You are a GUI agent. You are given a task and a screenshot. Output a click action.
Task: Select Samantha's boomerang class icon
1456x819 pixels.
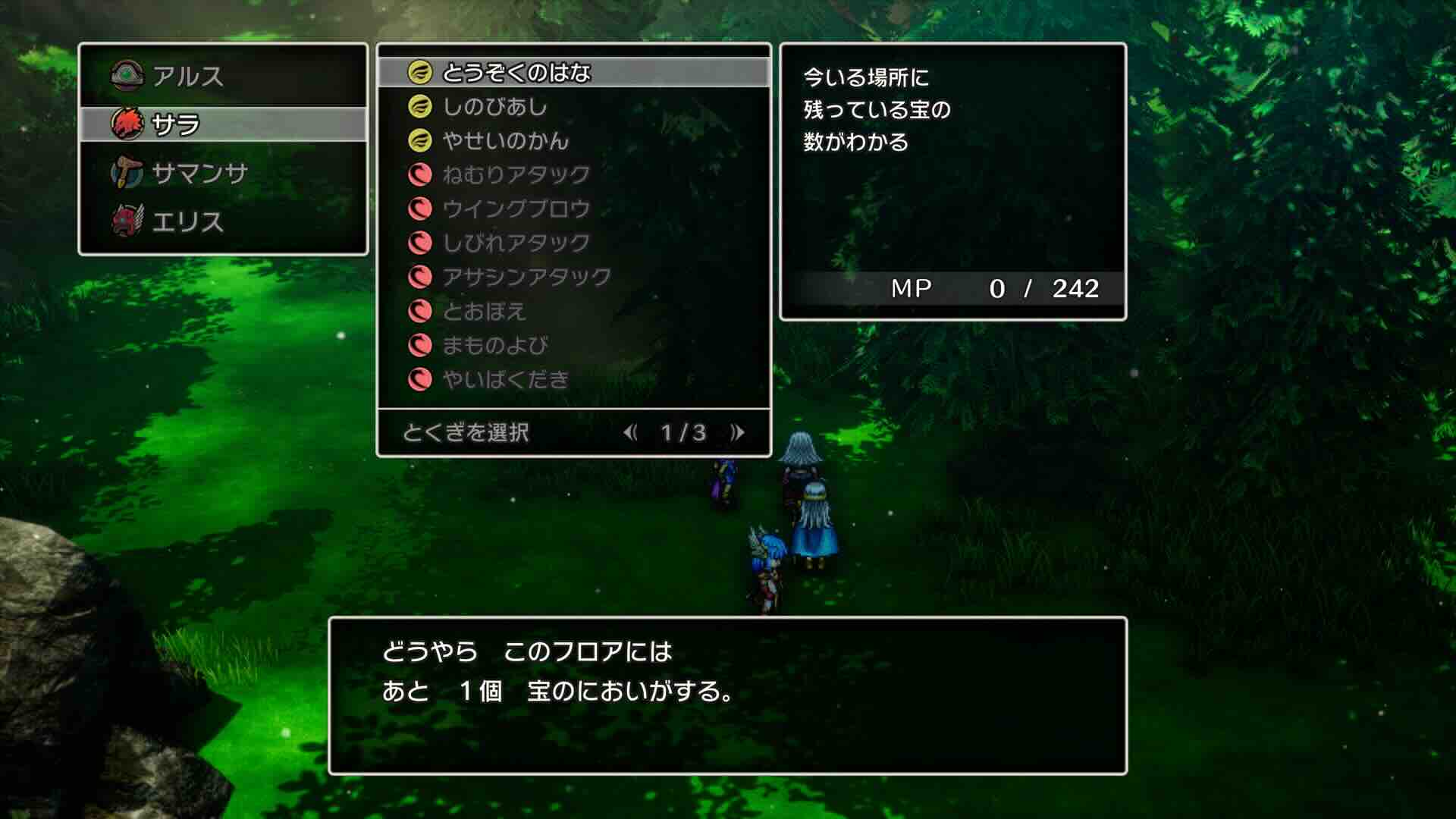[127, 171]
